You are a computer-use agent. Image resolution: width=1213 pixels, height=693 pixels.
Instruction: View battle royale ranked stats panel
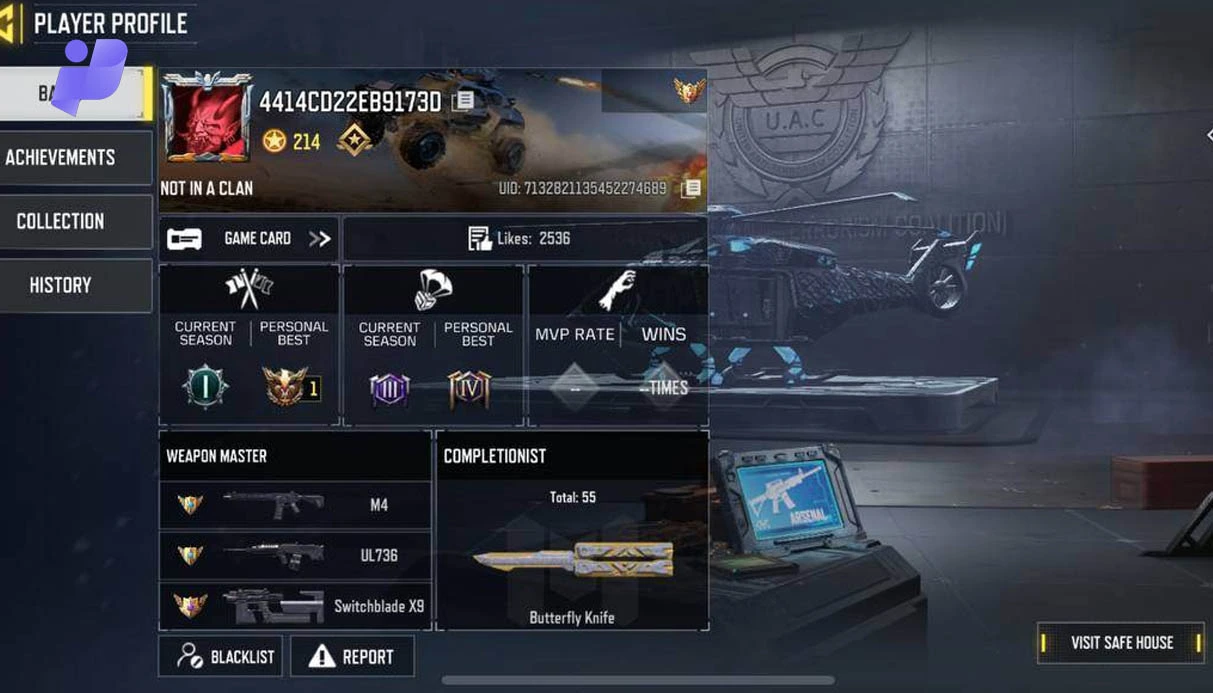pyautogui.click(x=433, y=345)
